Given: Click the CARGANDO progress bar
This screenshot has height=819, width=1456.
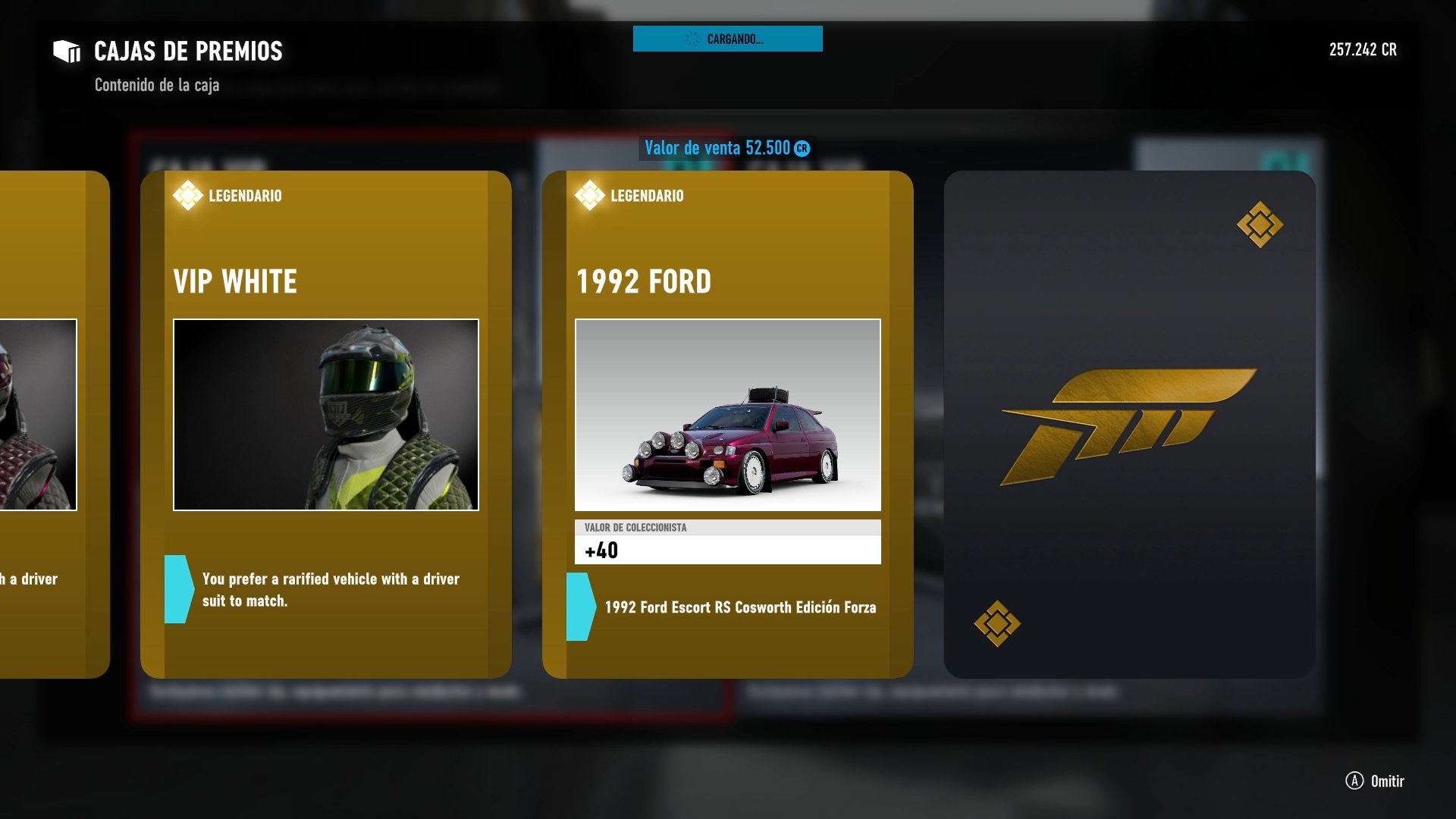Looking at the screenshot, I should (727, 39).
